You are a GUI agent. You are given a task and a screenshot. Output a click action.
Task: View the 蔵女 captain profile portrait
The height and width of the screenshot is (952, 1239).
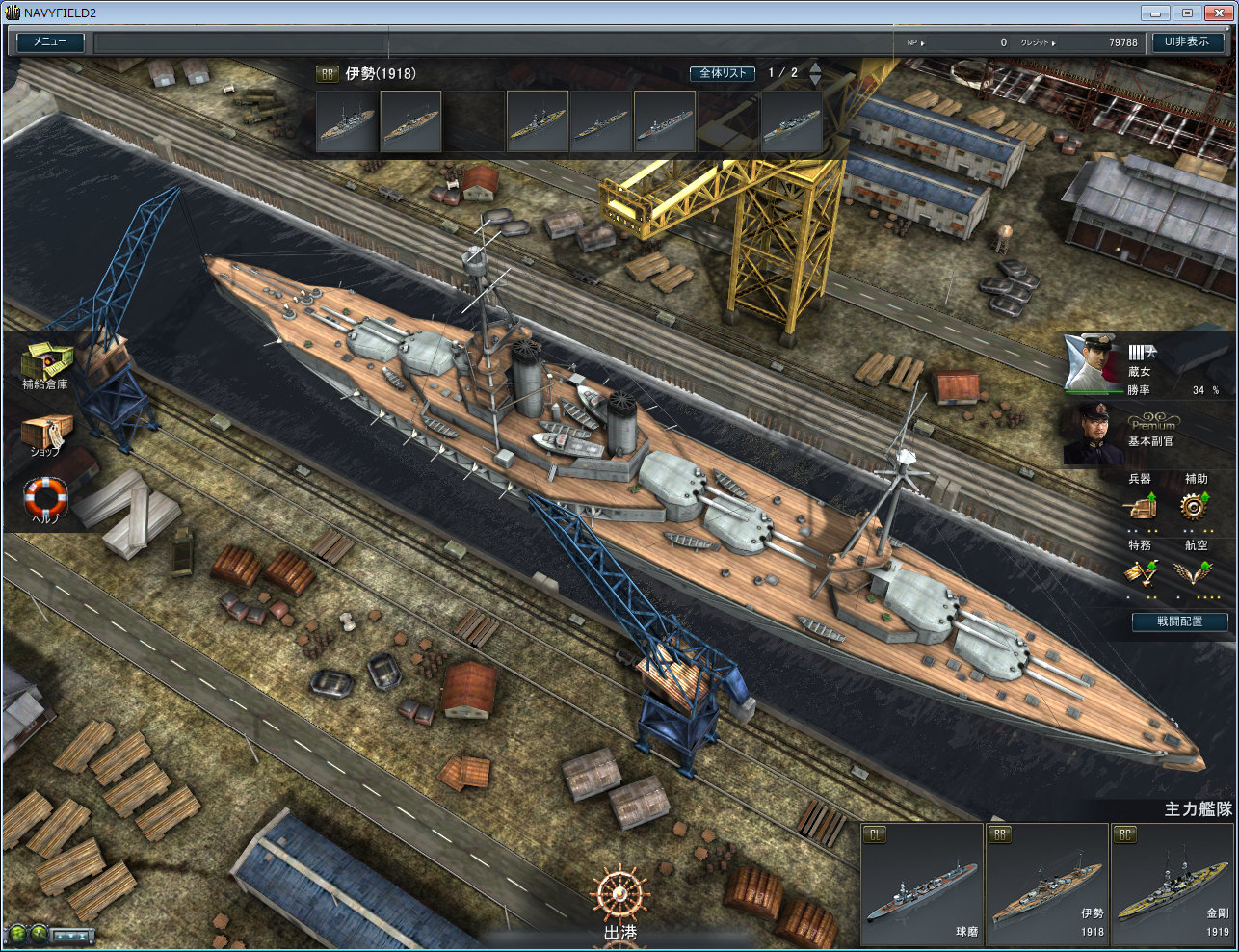pyautogui.click(x=1093, y=364)
